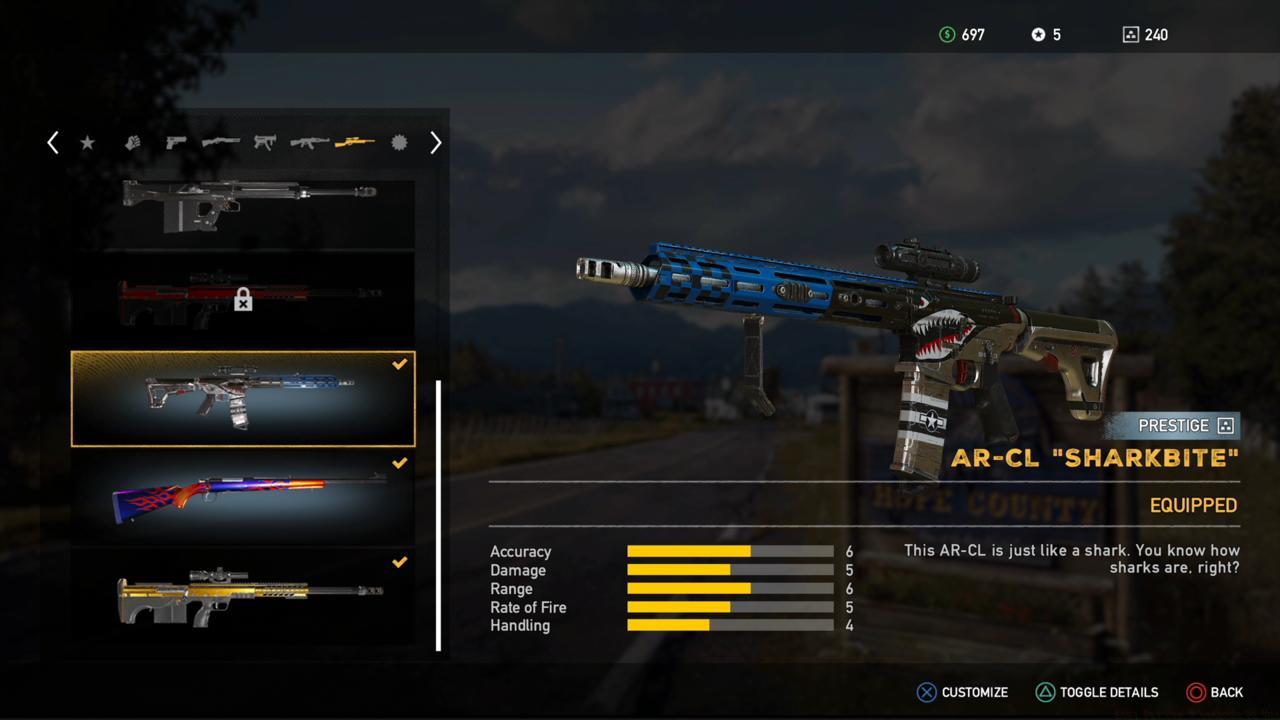Pick the gold-plated sniper rifle tile
Image resolution: width=1280 pixels, height=720 pixels.
243,596
